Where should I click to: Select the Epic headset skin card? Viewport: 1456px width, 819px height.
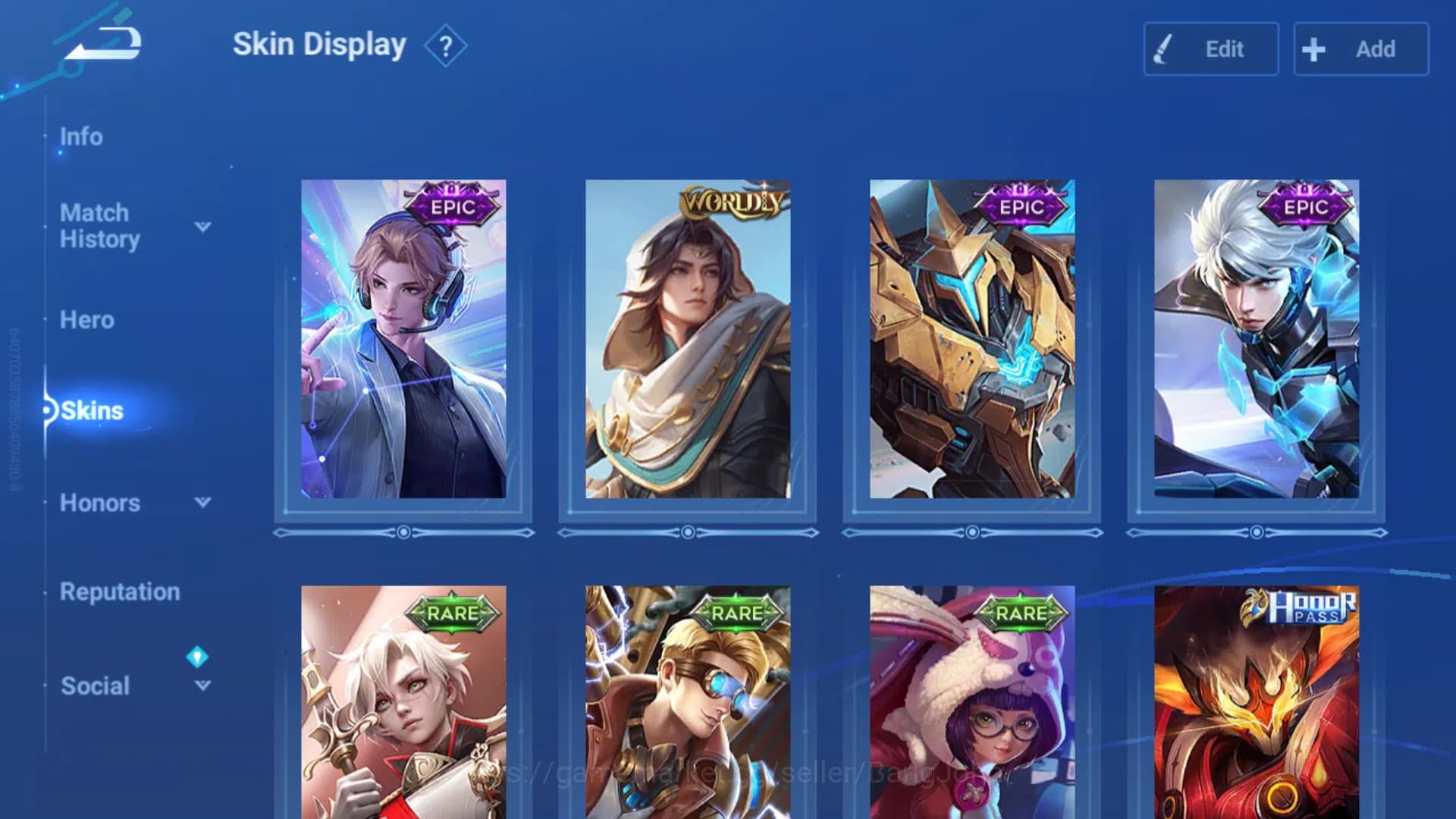point(403,339)
